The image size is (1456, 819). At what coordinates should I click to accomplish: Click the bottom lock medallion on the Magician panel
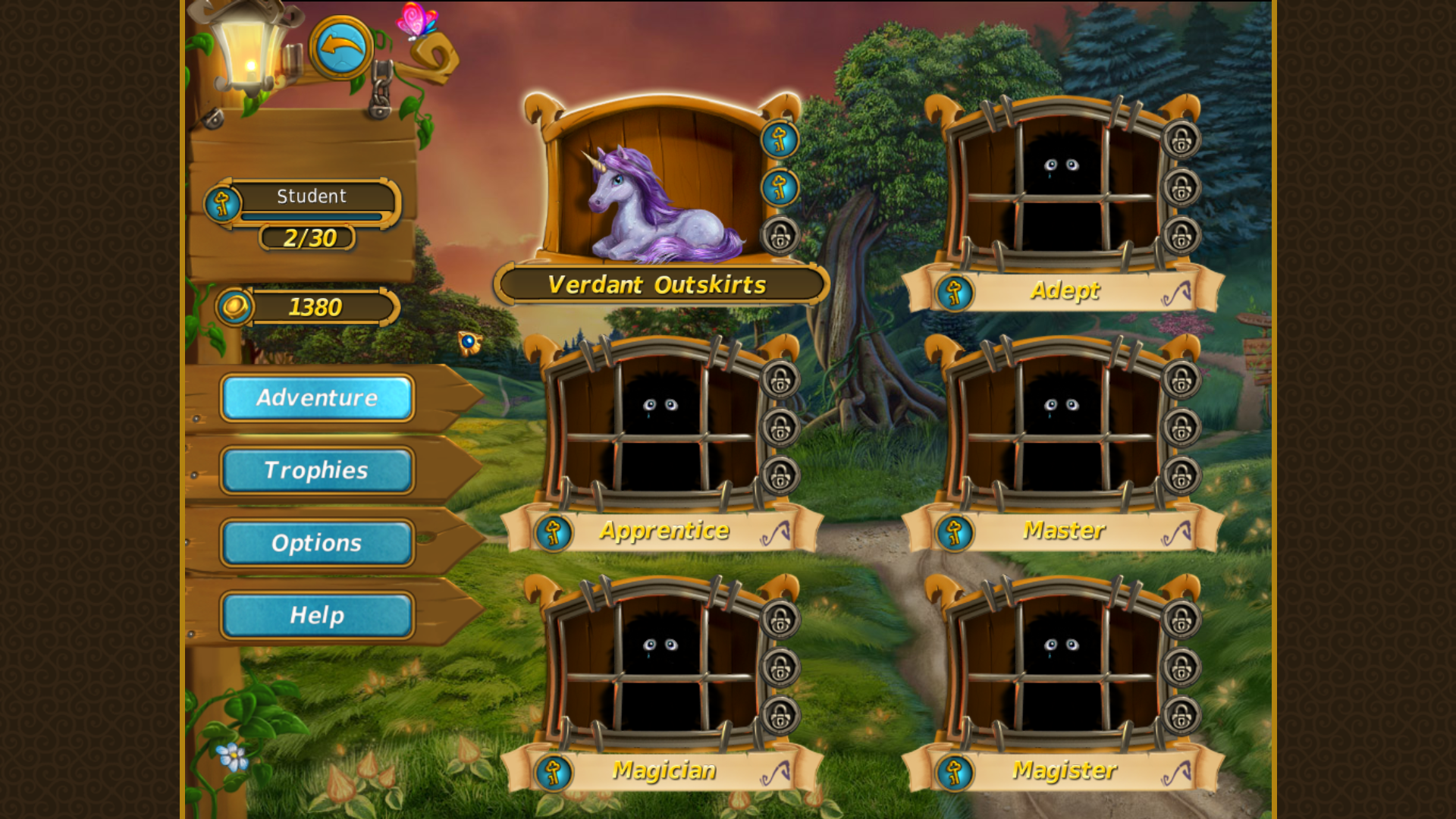780,715
